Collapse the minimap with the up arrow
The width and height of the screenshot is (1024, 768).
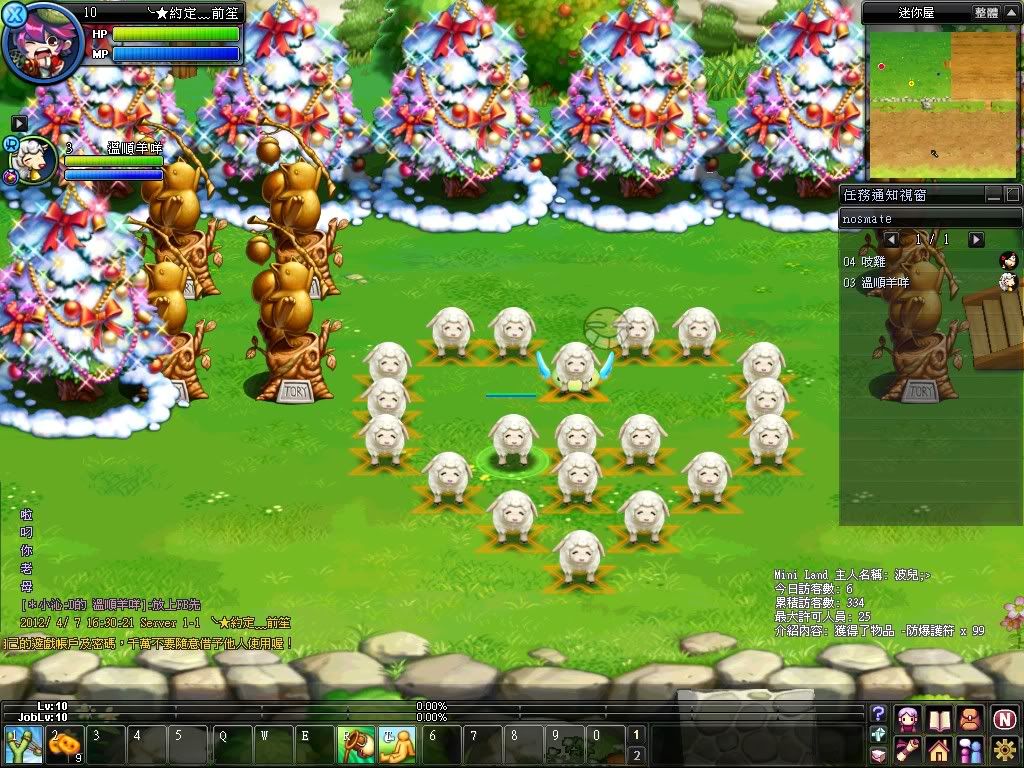tap(1011, 12)
